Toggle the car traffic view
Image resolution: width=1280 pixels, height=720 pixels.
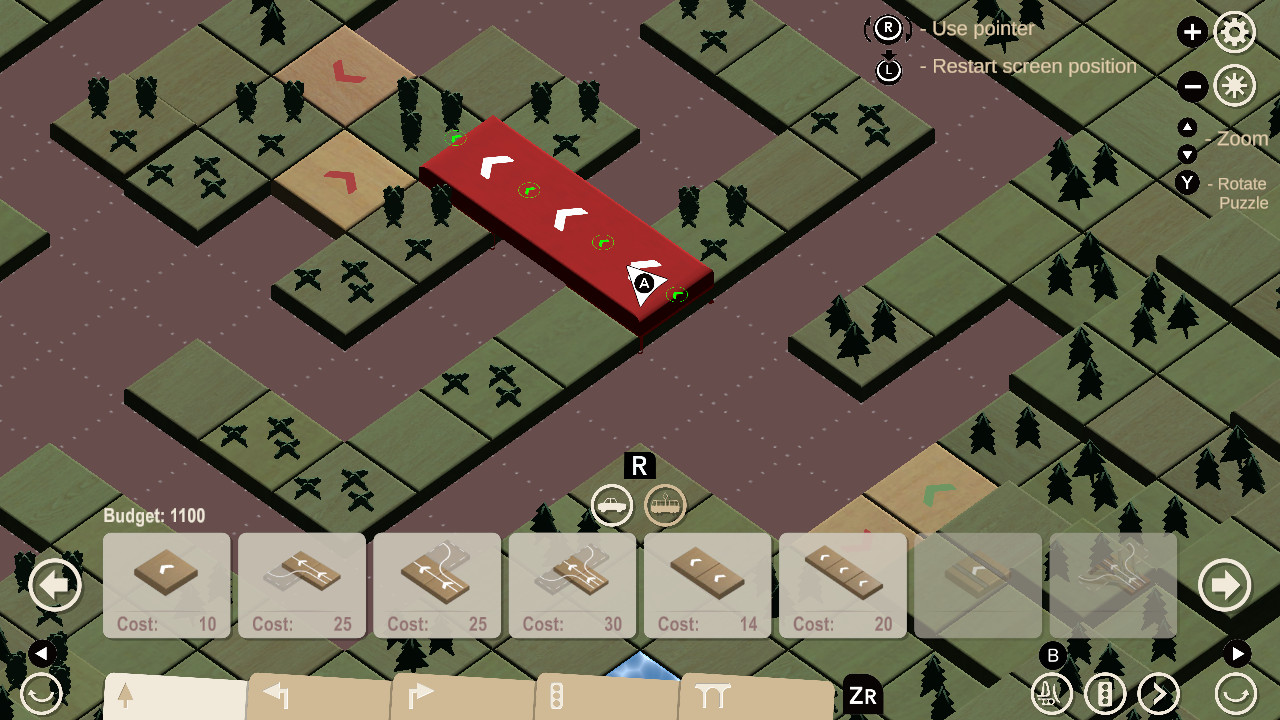click(612, 506)
